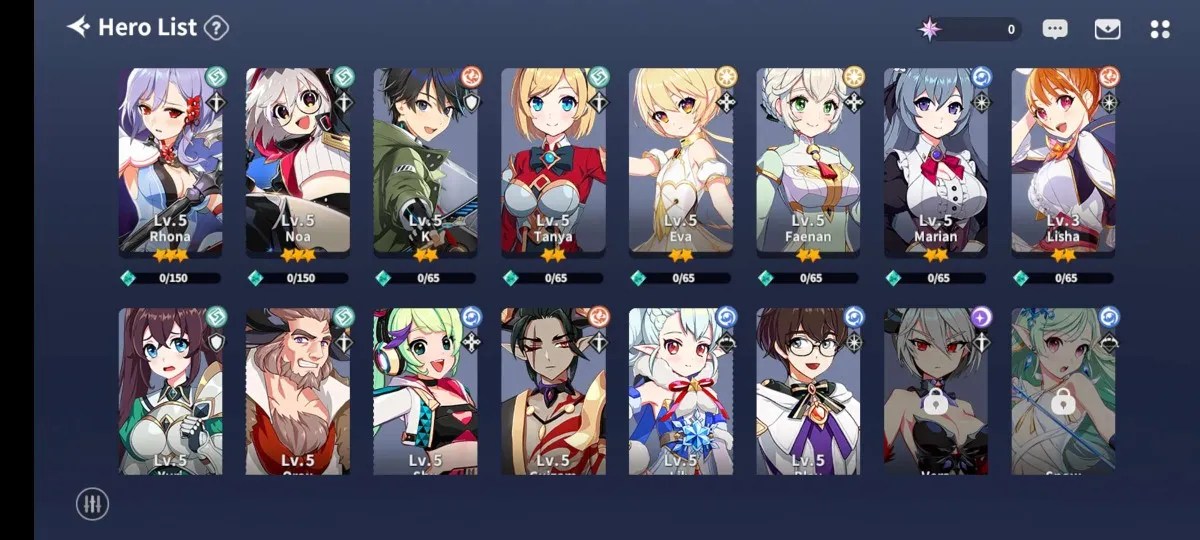Select the bearded horned man hero card

pos(298,392)
